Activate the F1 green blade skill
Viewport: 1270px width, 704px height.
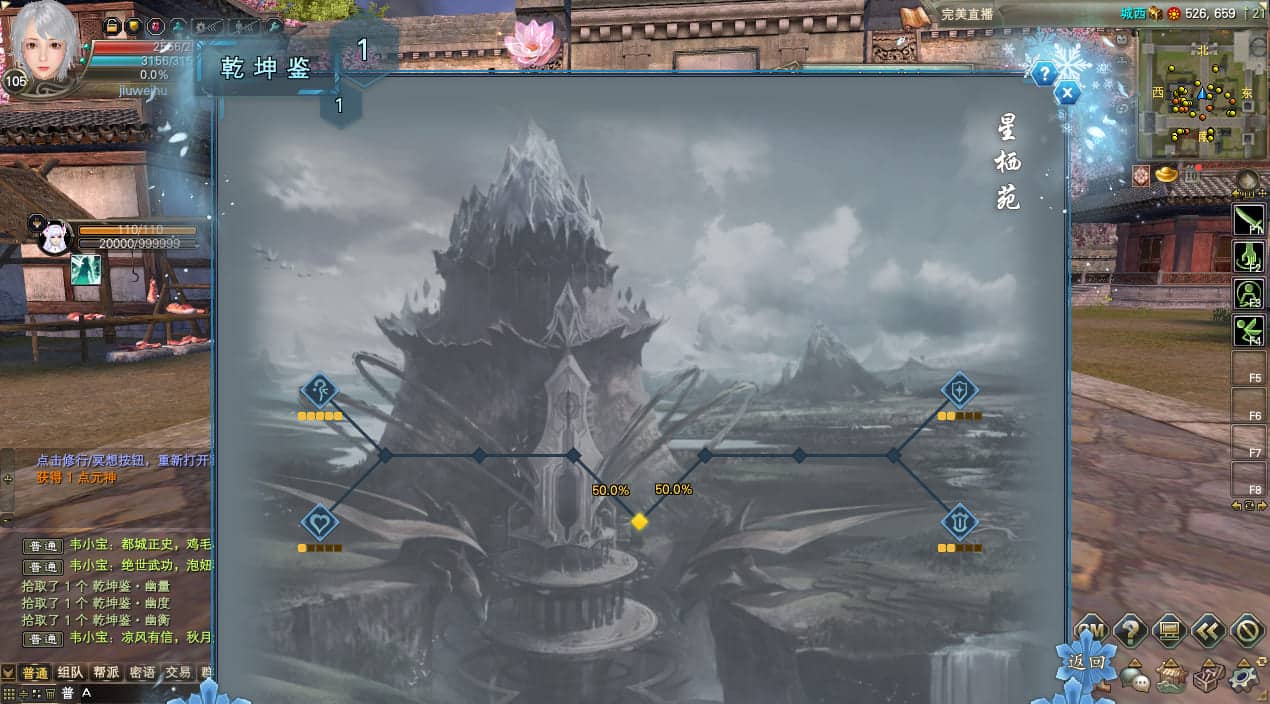pyautogui.click(x=1249, y=220)
